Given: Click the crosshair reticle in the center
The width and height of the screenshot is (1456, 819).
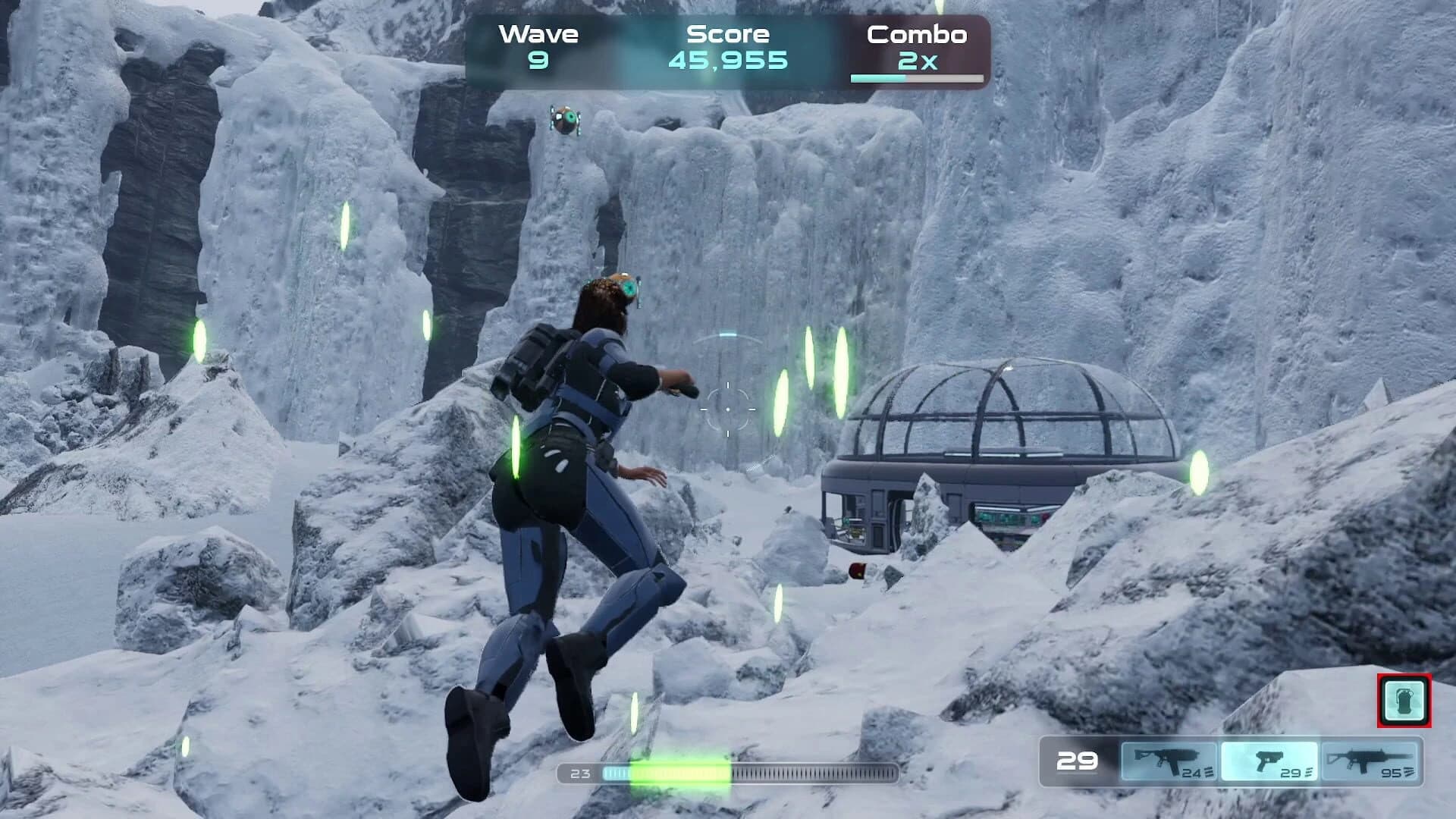Looking at the screenshot, I should [727, 409].
